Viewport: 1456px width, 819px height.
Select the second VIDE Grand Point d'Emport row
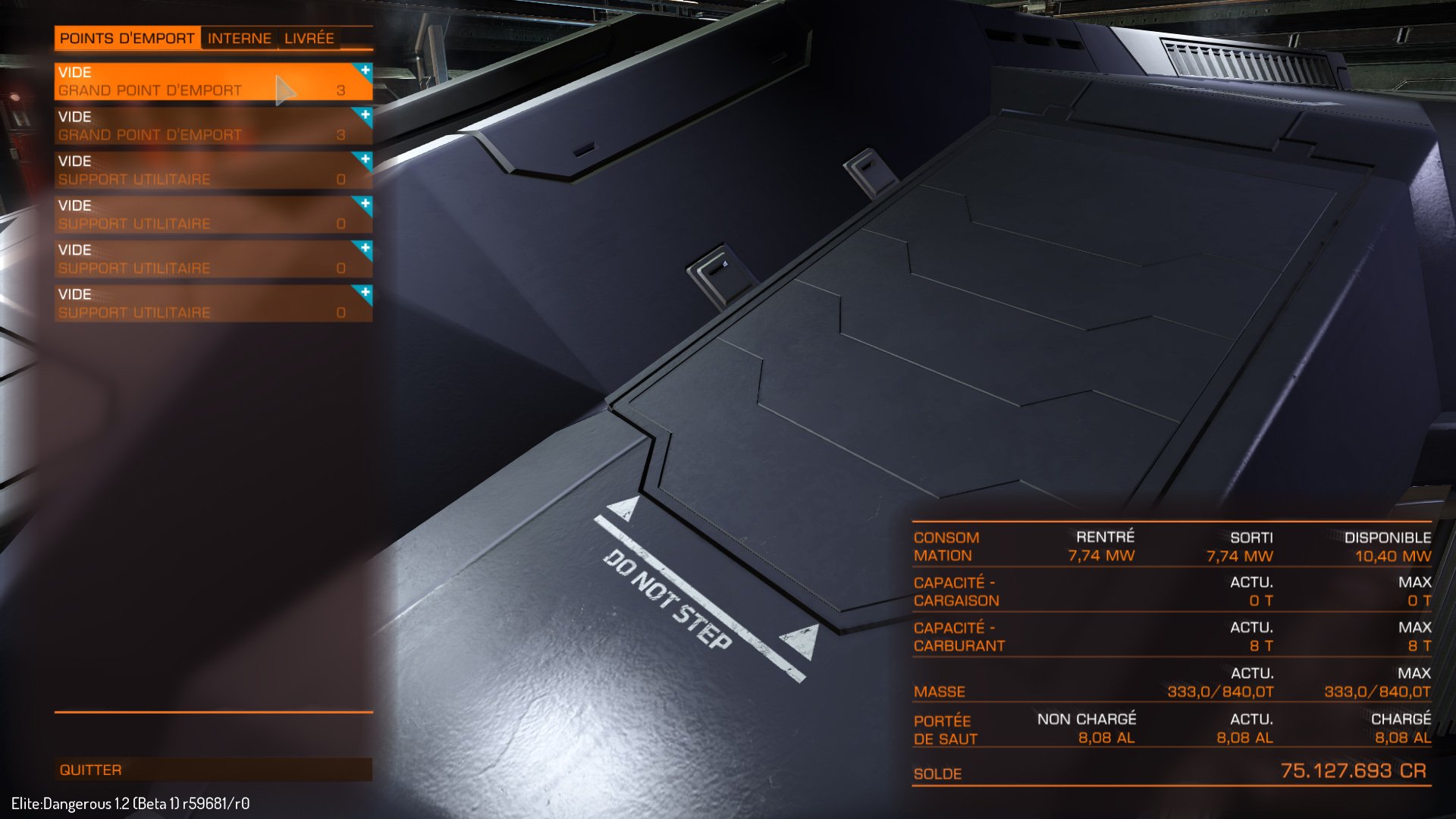190,125
